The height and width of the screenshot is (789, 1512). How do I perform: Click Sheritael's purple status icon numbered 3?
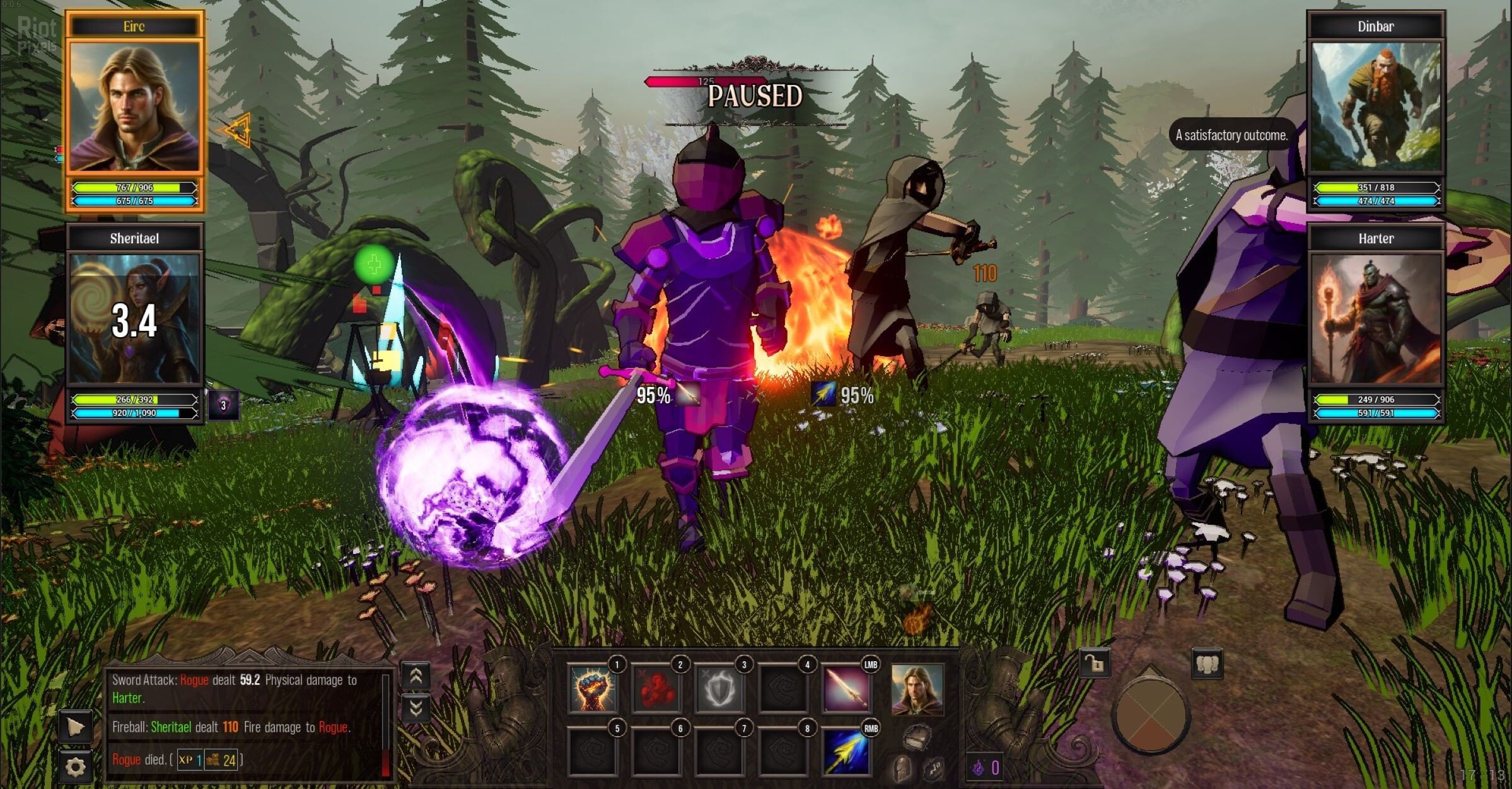pyautogui.click(x=223, y=405)
